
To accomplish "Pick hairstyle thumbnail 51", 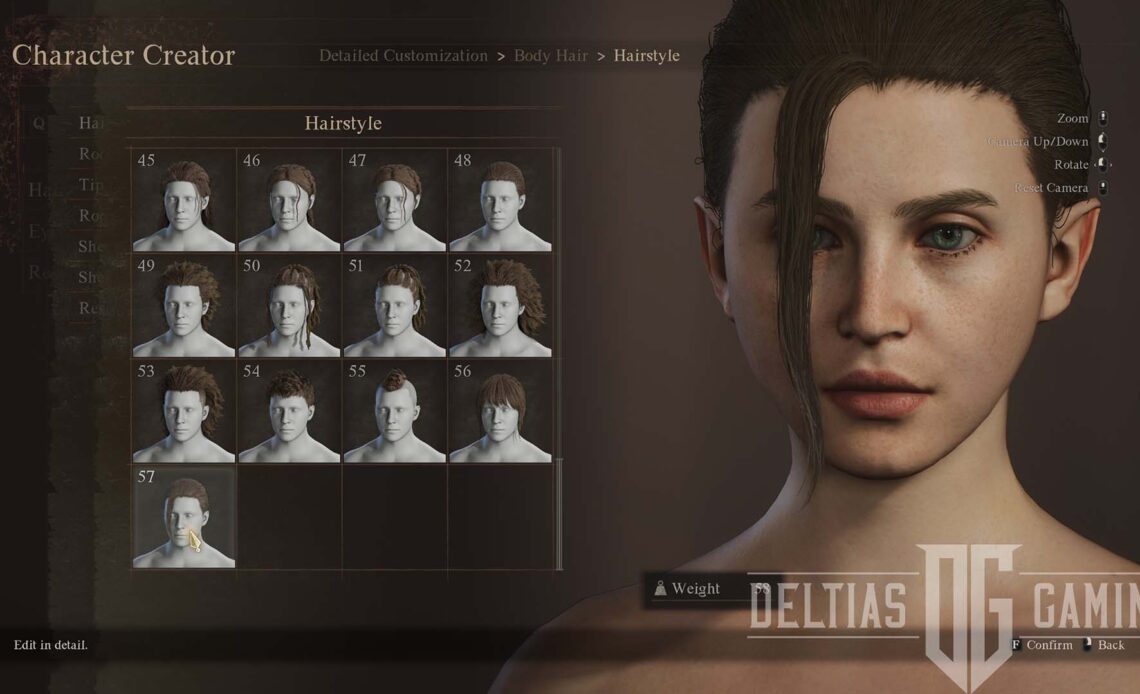I will (x=394, y=305).
